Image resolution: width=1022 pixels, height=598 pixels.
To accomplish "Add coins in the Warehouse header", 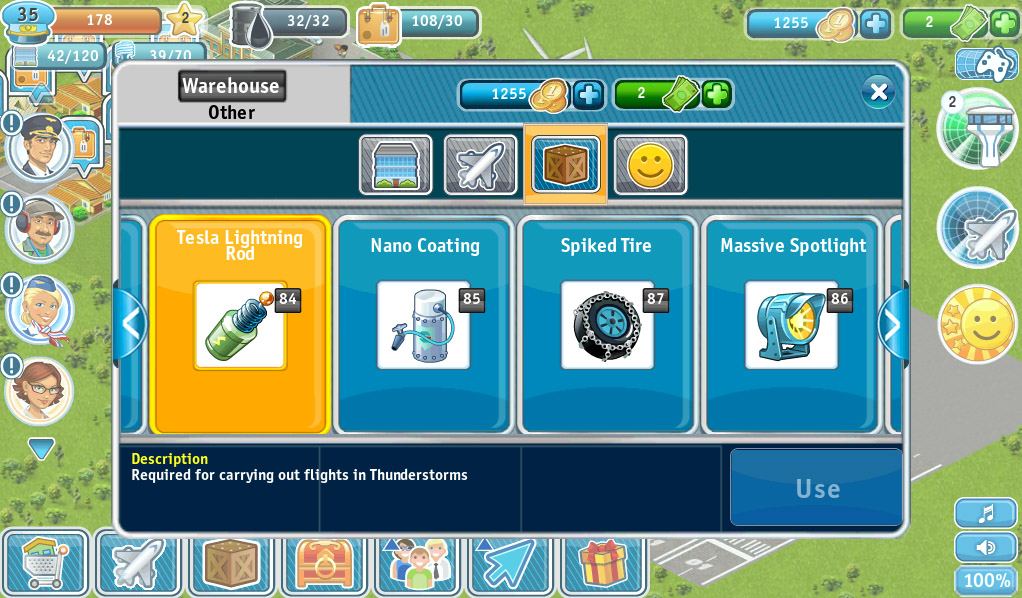I will click(588, 95).
